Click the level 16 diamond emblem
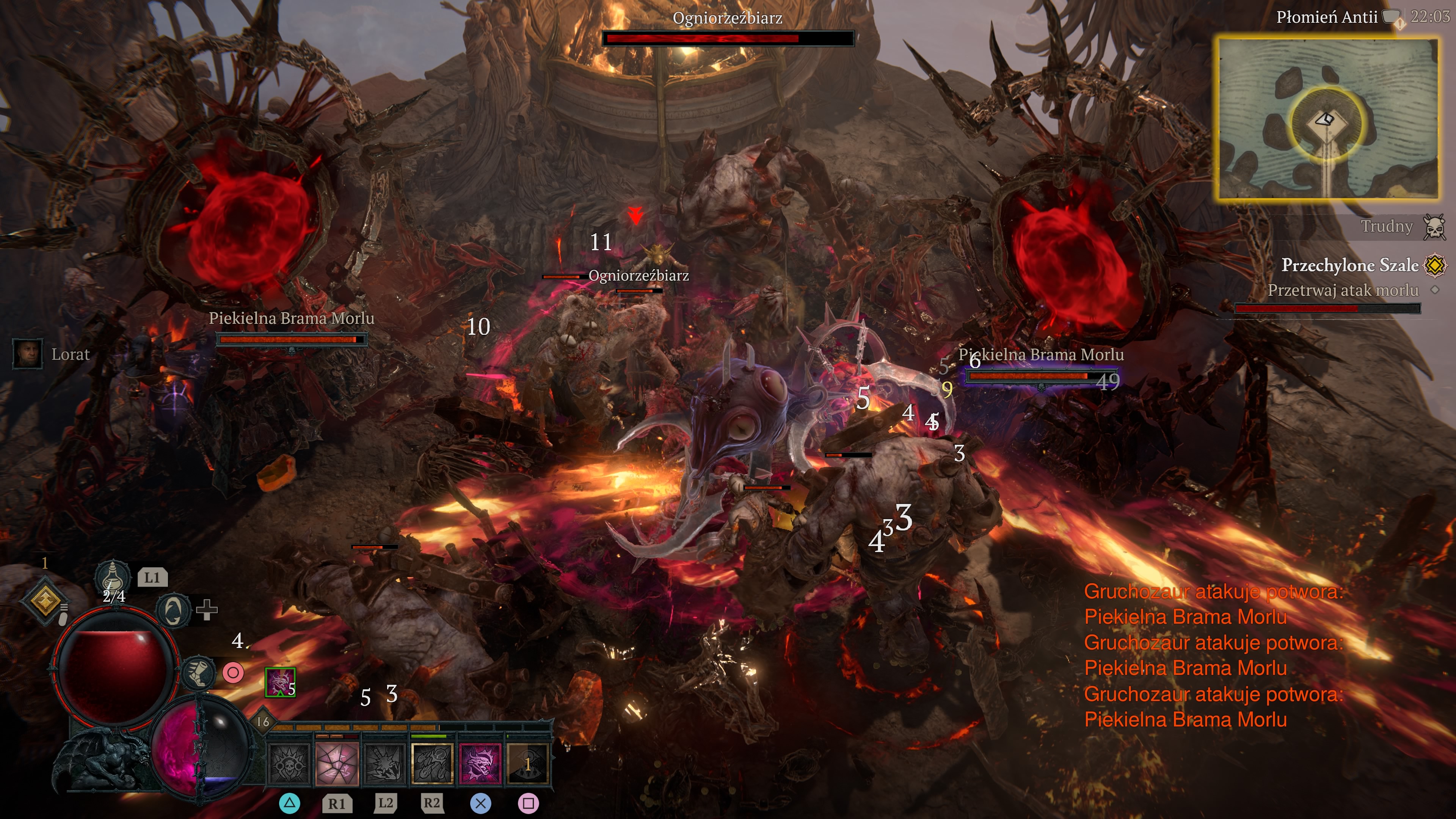 click(x=264, y=721)
